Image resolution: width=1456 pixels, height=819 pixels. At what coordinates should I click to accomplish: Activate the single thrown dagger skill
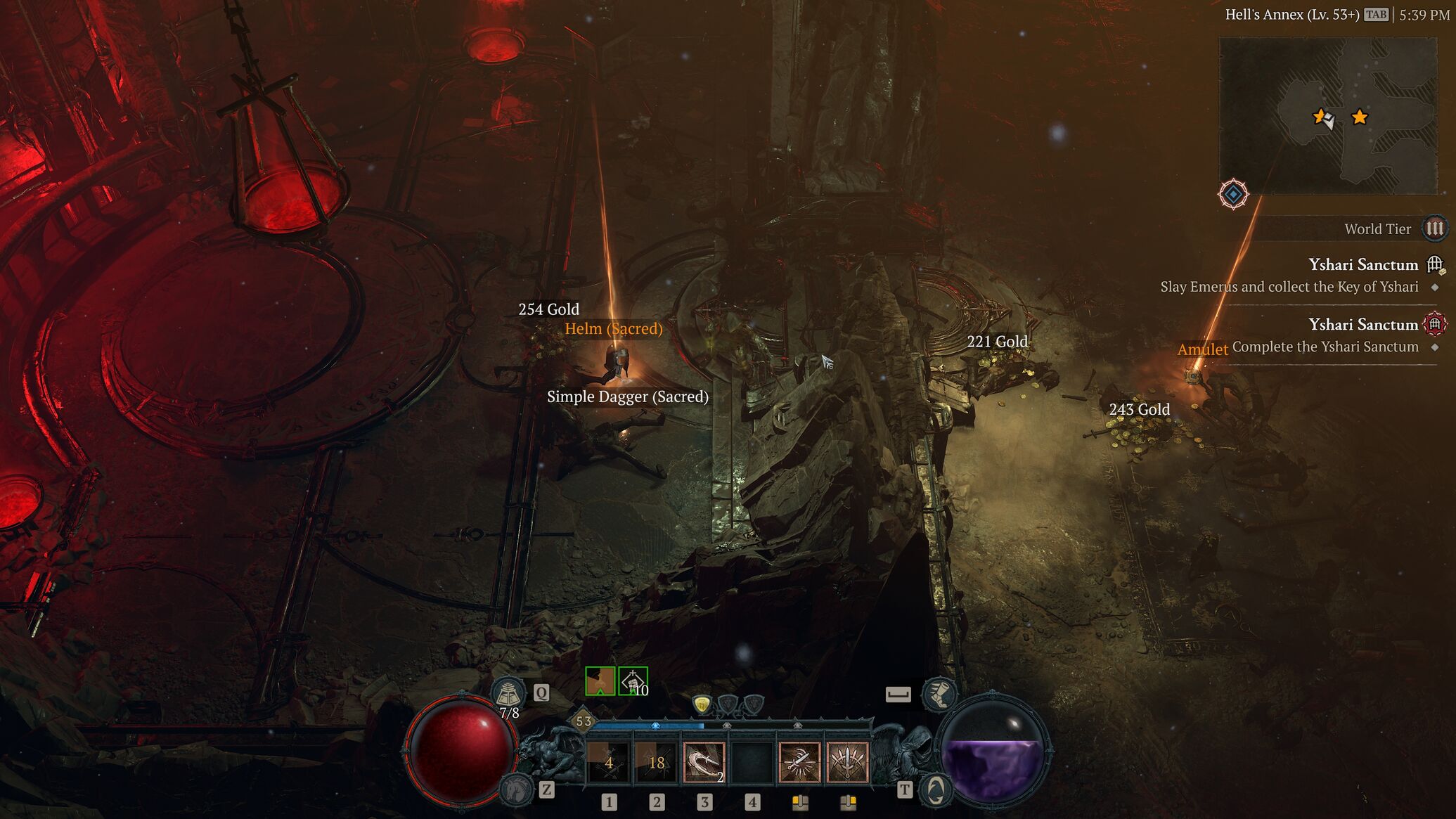point(799,762)
